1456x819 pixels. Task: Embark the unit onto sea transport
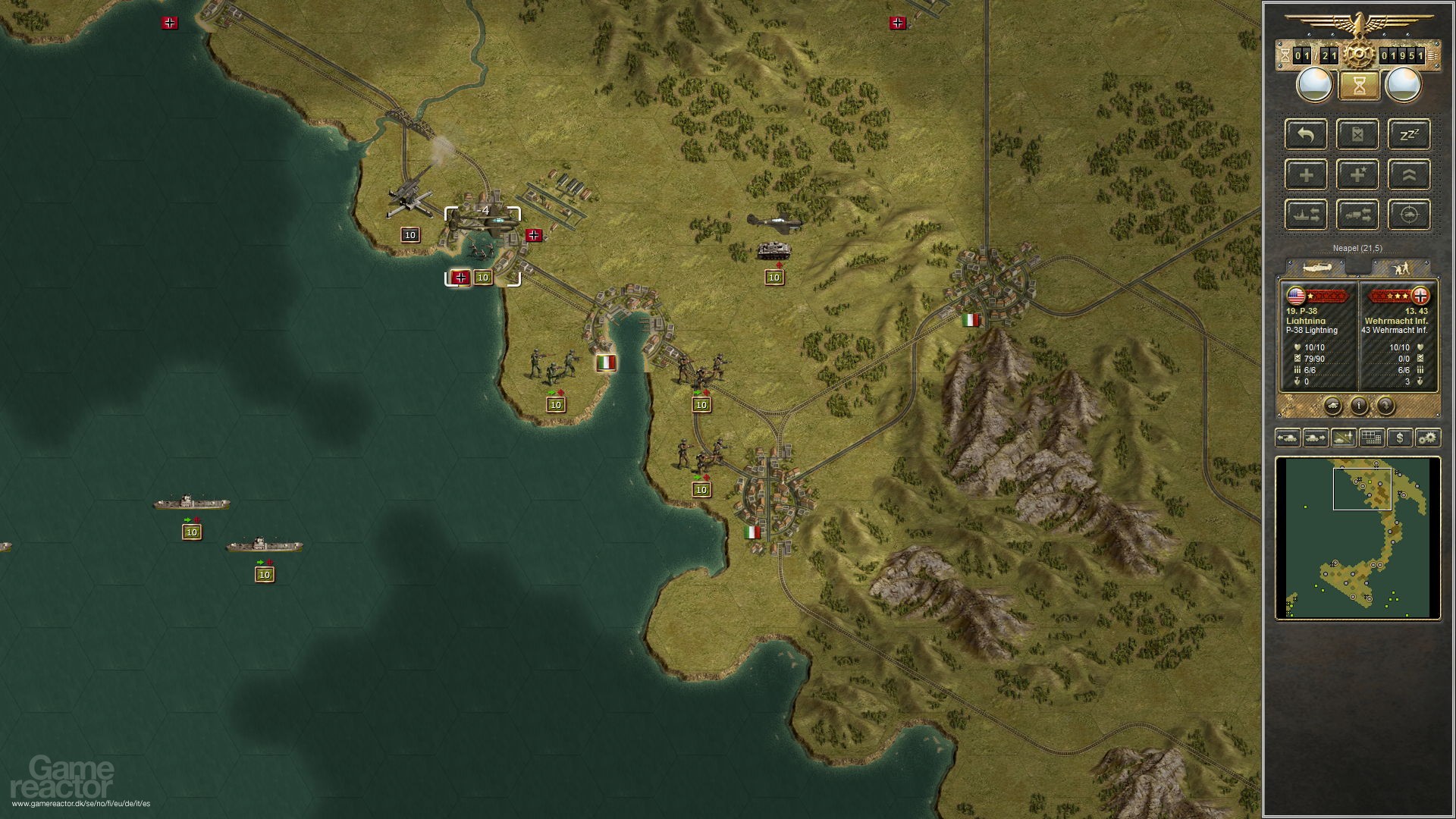(x=1306, y=215)
